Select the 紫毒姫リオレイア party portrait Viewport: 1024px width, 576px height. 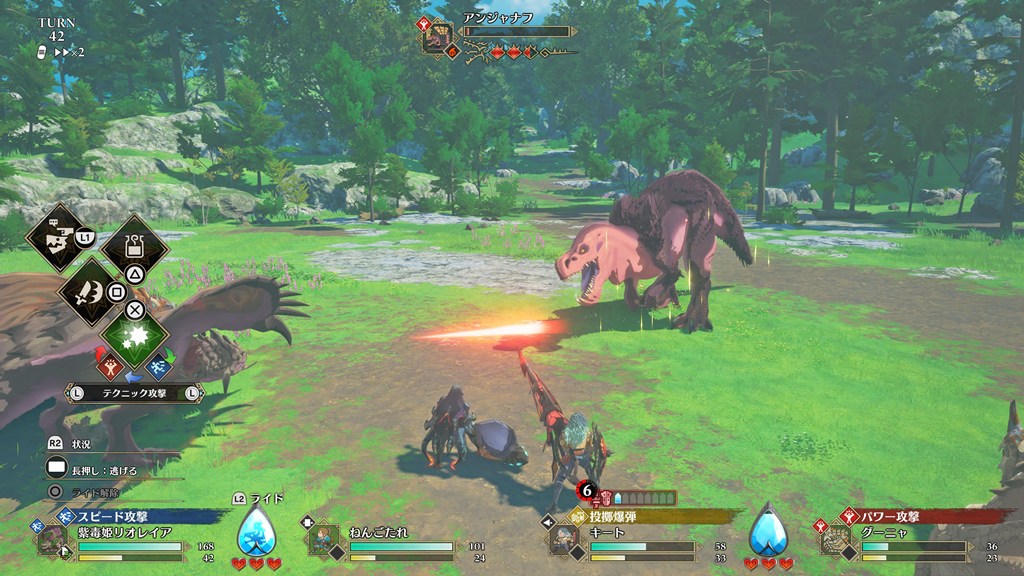(52, 540)
